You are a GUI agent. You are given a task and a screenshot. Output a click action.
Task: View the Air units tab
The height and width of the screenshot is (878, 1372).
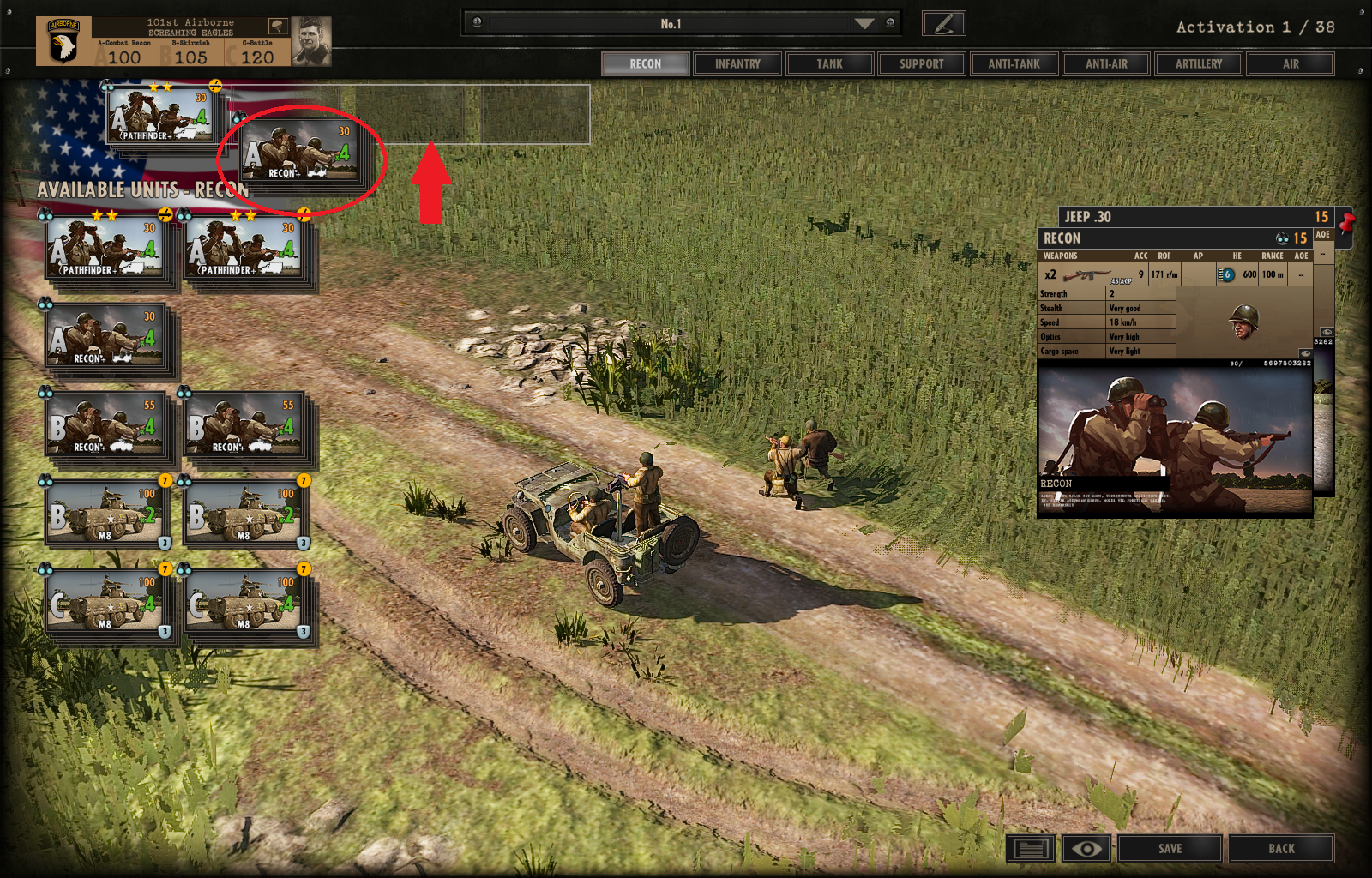click(x=1291, y=64)
